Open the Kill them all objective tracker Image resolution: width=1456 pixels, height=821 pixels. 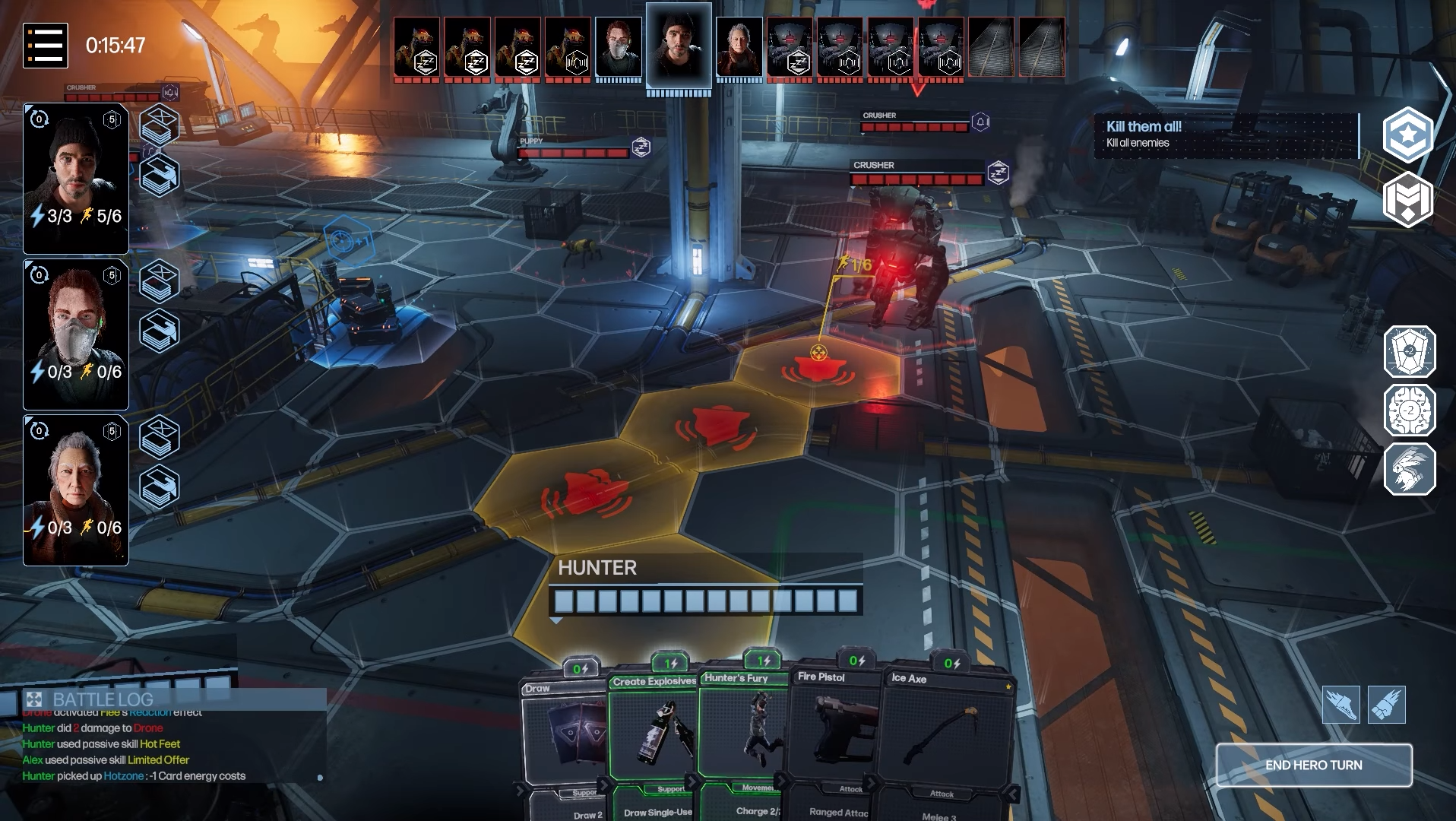pyautogui.click(x=1225, y=135)
